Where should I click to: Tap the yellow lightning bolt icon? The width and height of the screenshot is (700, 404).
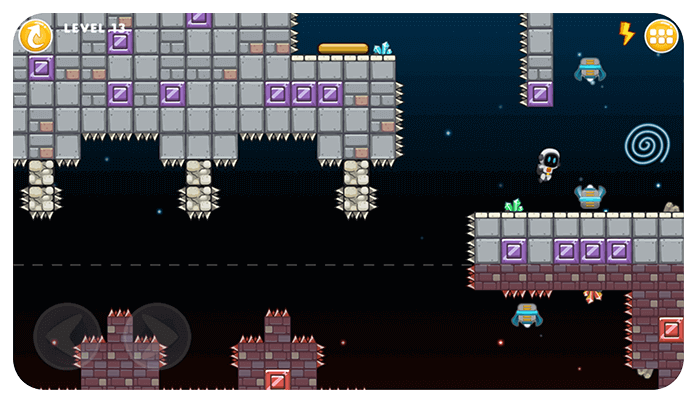[x=627, y=34]
